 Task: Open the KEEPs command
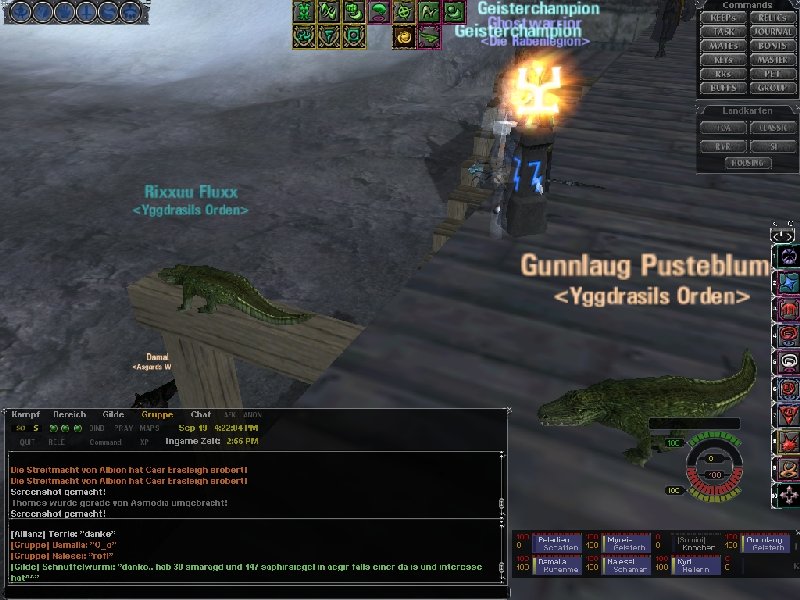723,18
